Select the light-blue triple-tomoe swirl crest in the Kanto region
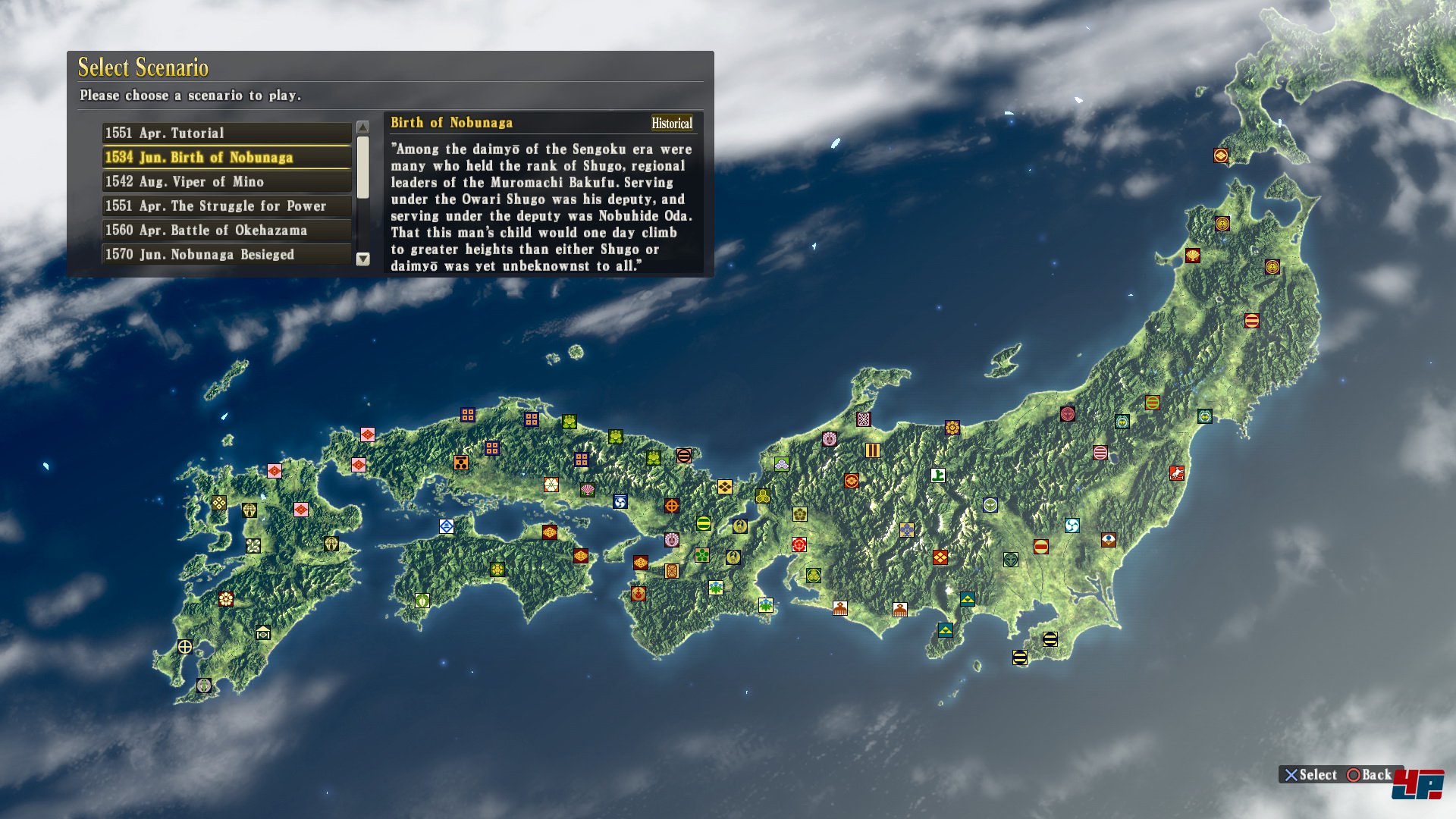Screen dimensions: 1456x819 click(1072, 525)
